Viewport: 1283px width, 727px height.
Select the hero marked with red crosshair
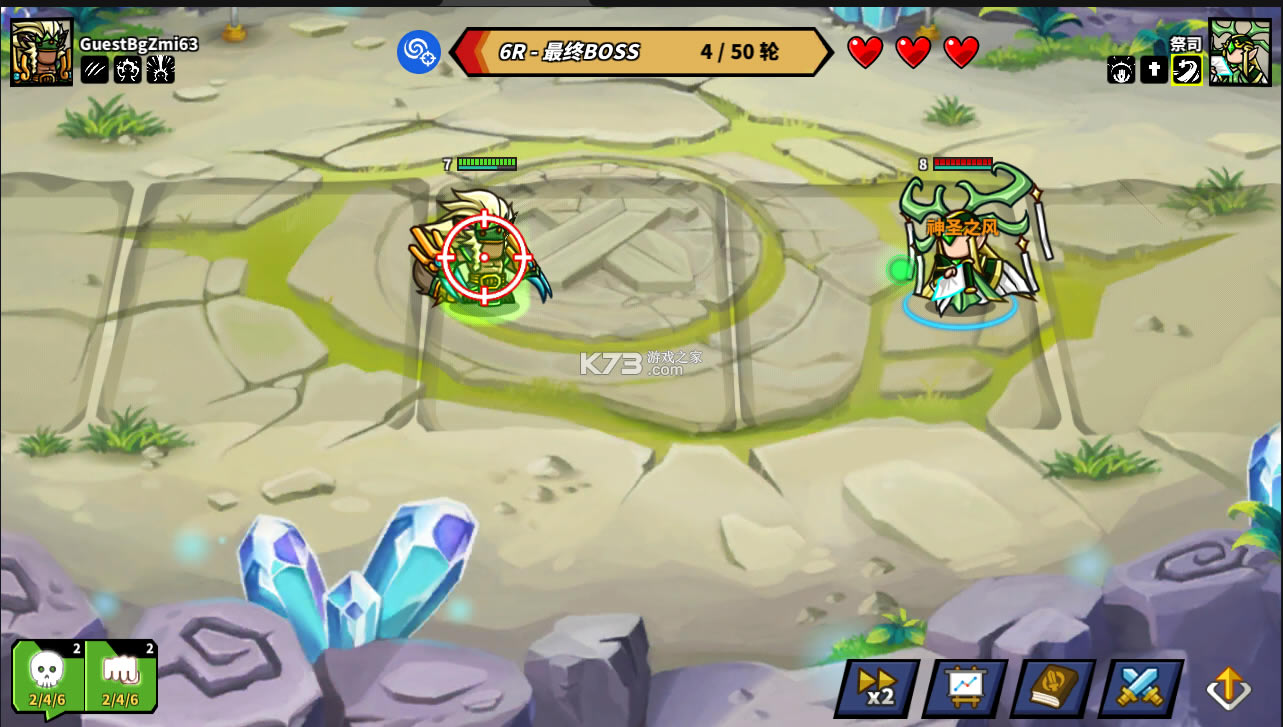[484, 257]
